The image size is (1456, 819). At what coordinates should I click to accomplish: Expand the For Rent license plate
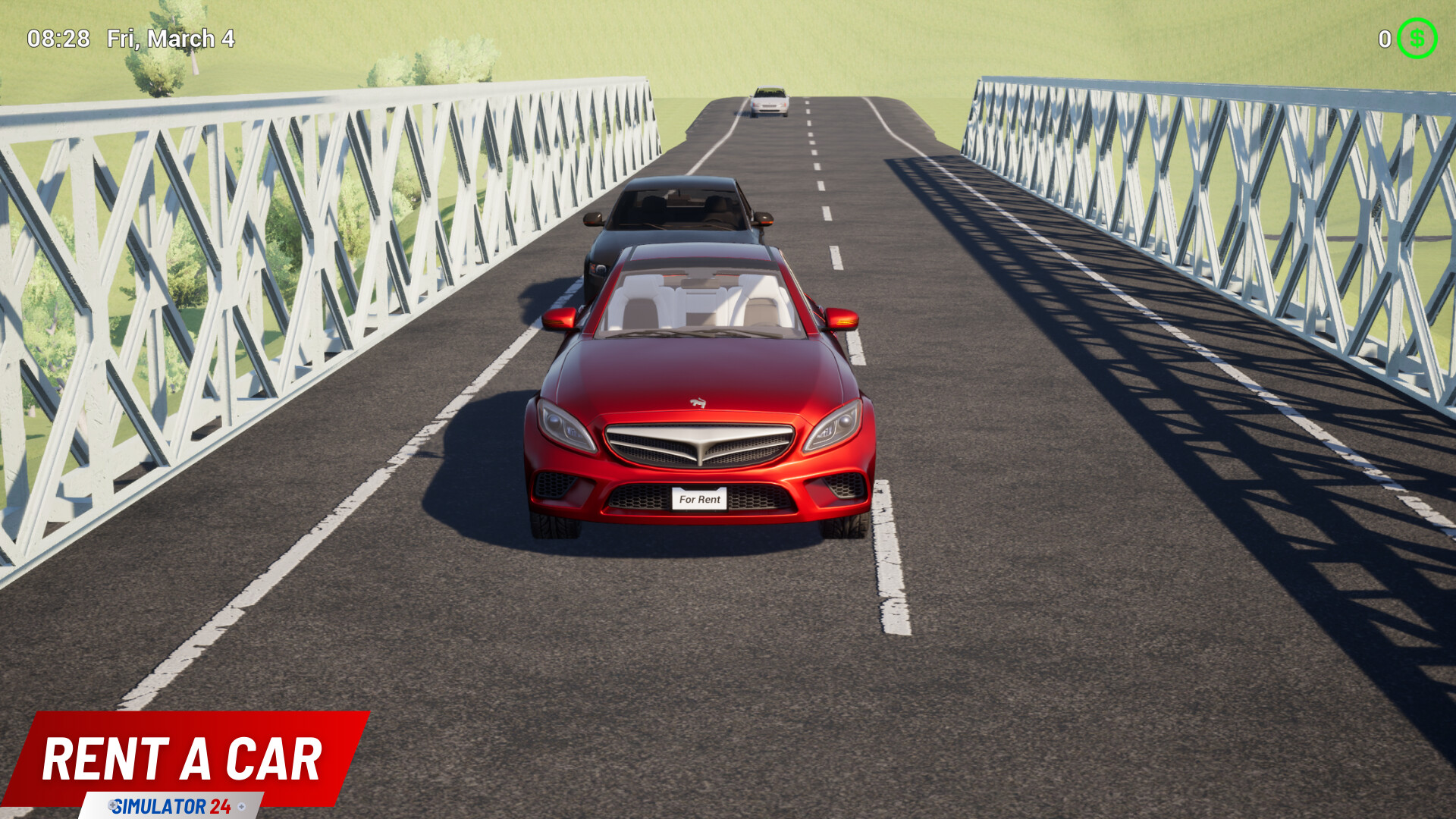click(701, 499)
